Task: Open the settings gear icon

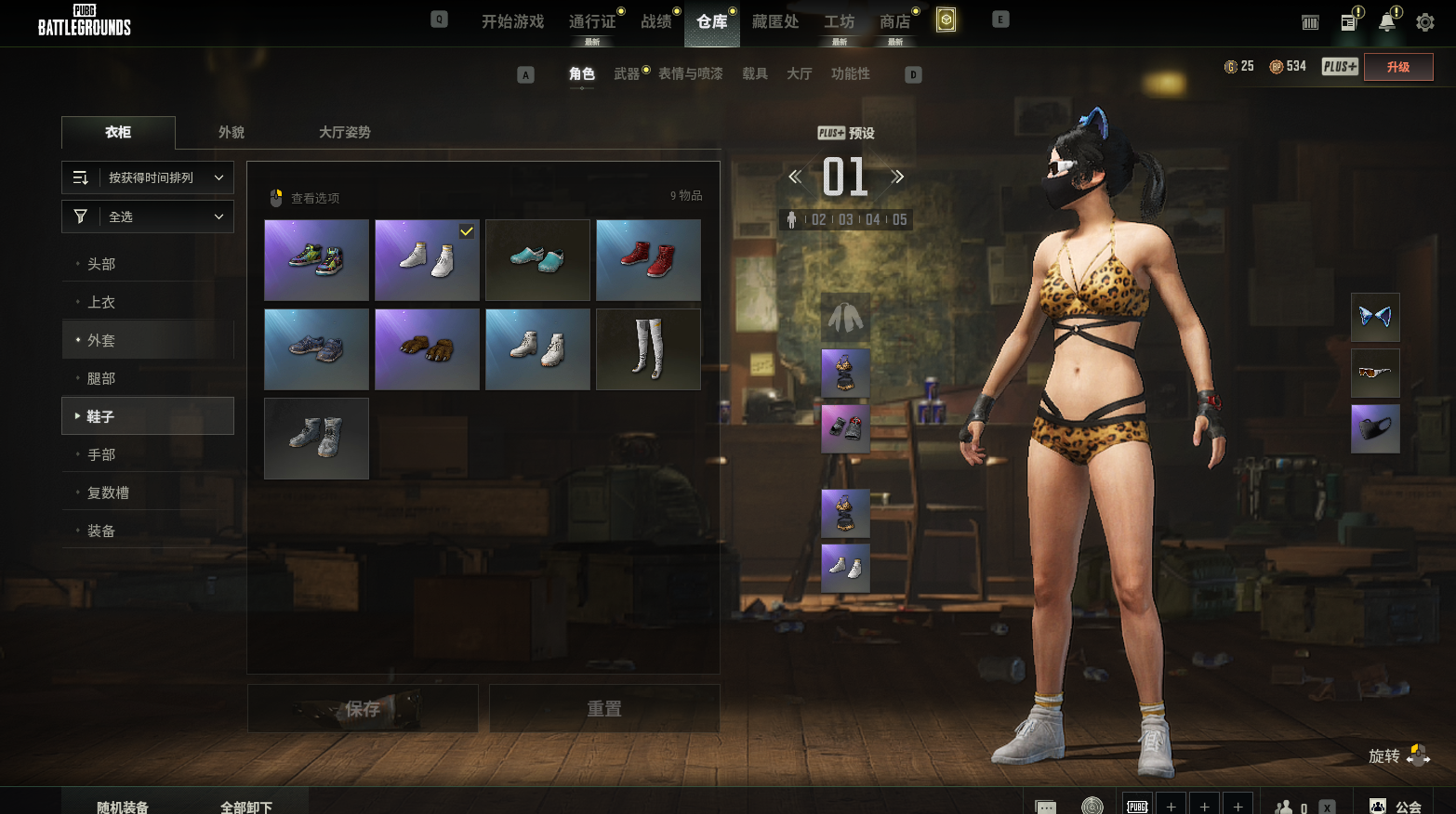Action: [1424, 22]
